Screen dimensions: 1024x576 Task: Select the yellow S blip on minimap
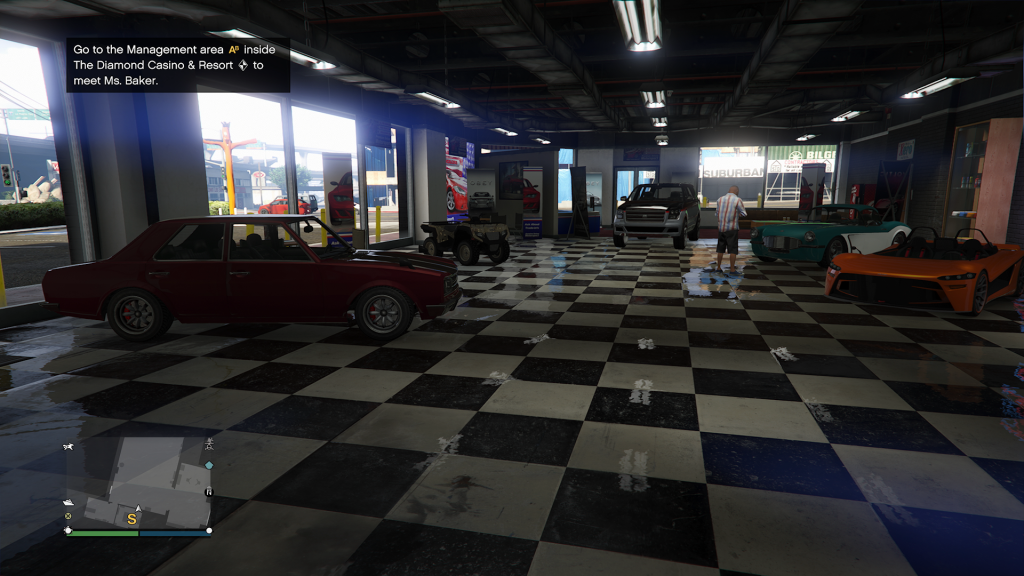131,520
